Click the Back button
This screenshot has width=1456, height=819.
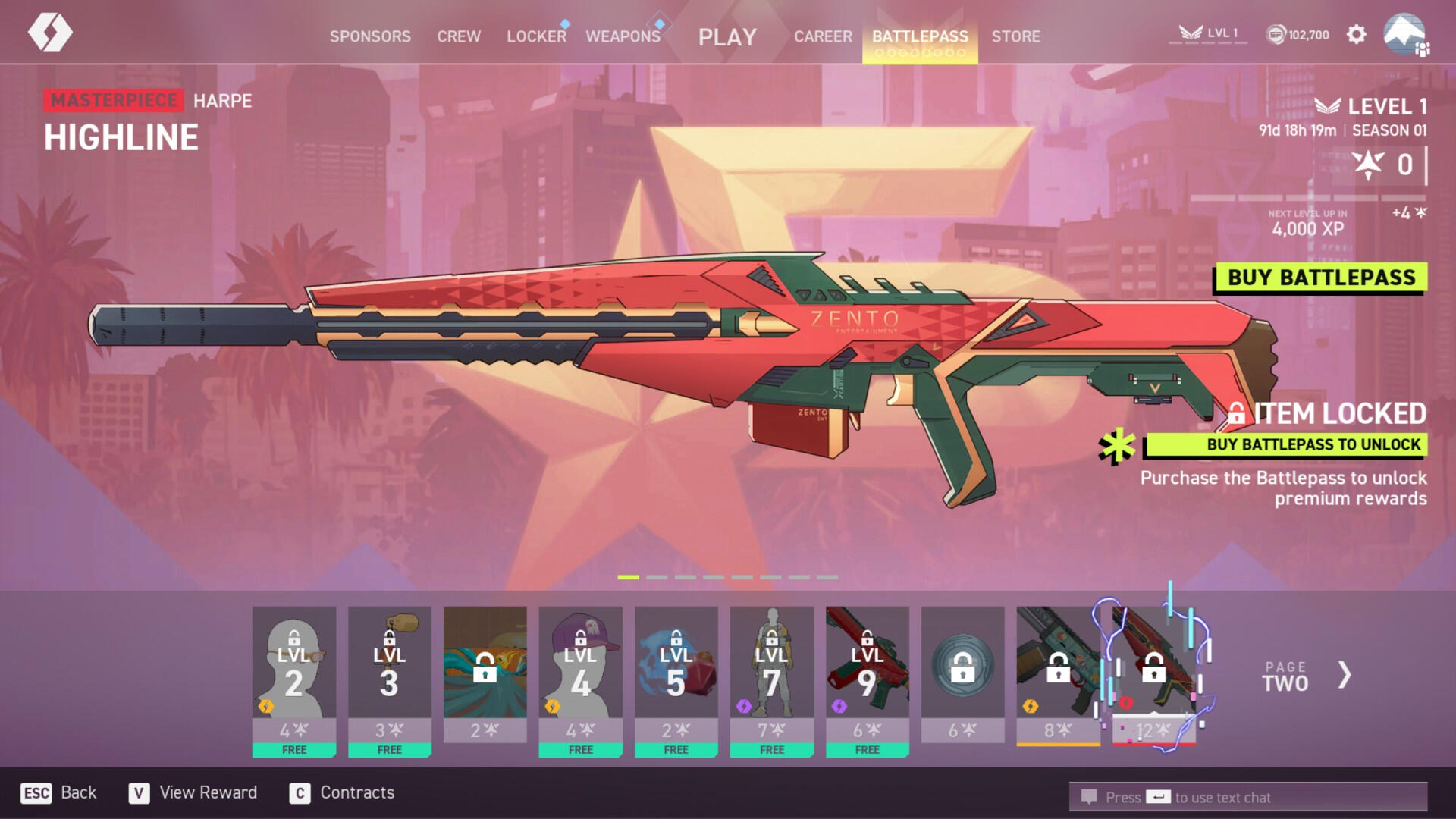[x=59, y=792]
